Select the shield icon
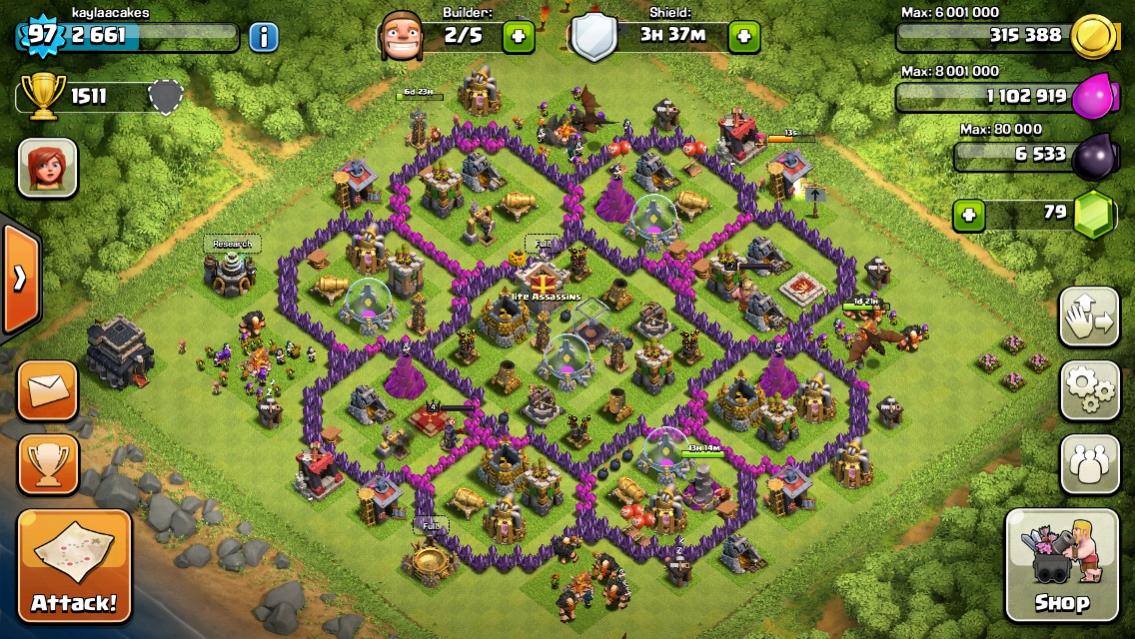This screenshot has height=639, width=1135. [594, 37]
